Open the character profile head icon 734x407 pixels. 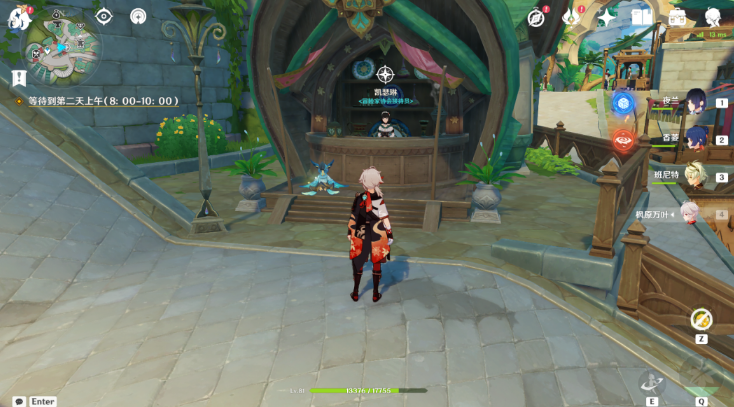point(713,17)
